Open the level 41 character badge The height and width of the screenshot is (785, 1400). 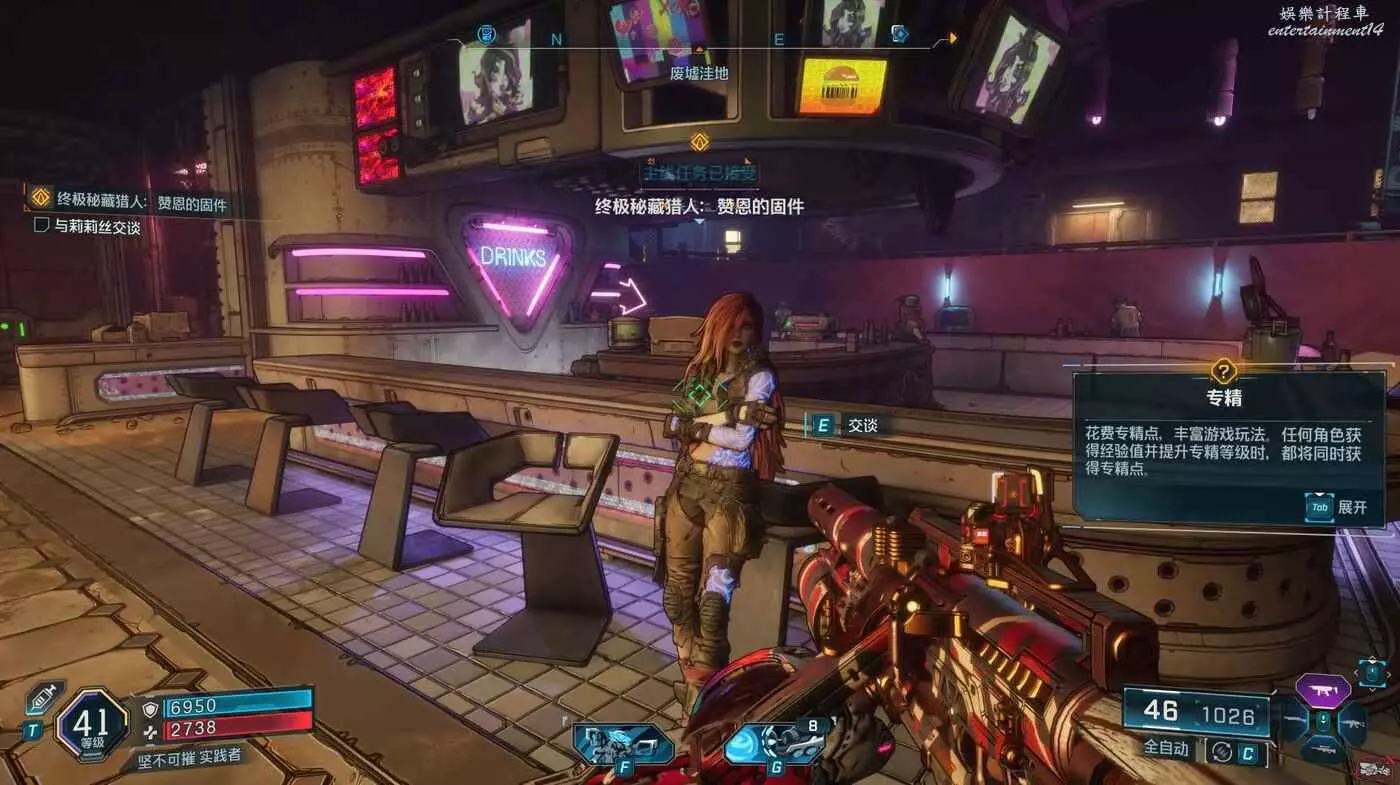[x=93, y=724]
